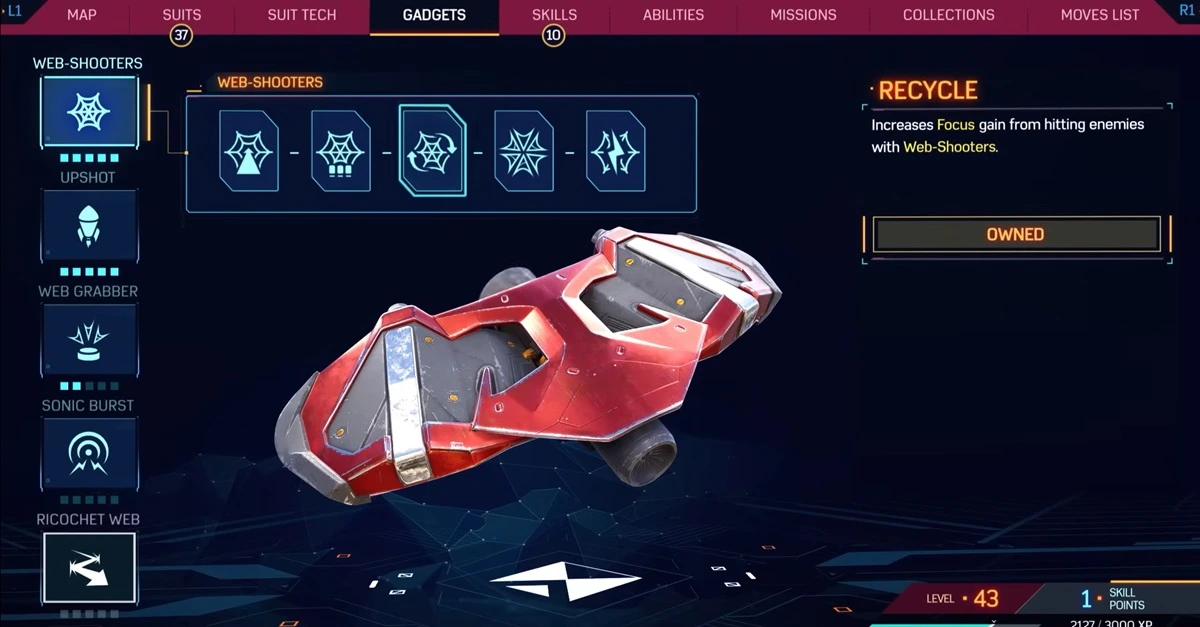Select the first Web-Shooters upgrade with arrow
Image resolution: width=1200 pixels, height=627 pixels.
coord(249,152)
